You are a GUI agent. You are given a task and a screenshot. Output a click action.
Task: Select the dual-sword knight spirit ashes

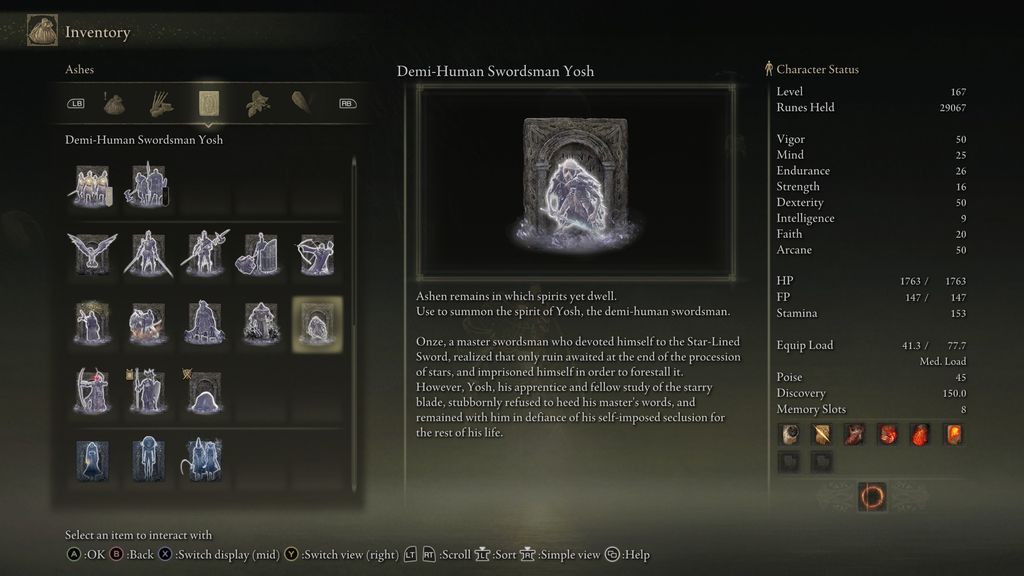148,254
